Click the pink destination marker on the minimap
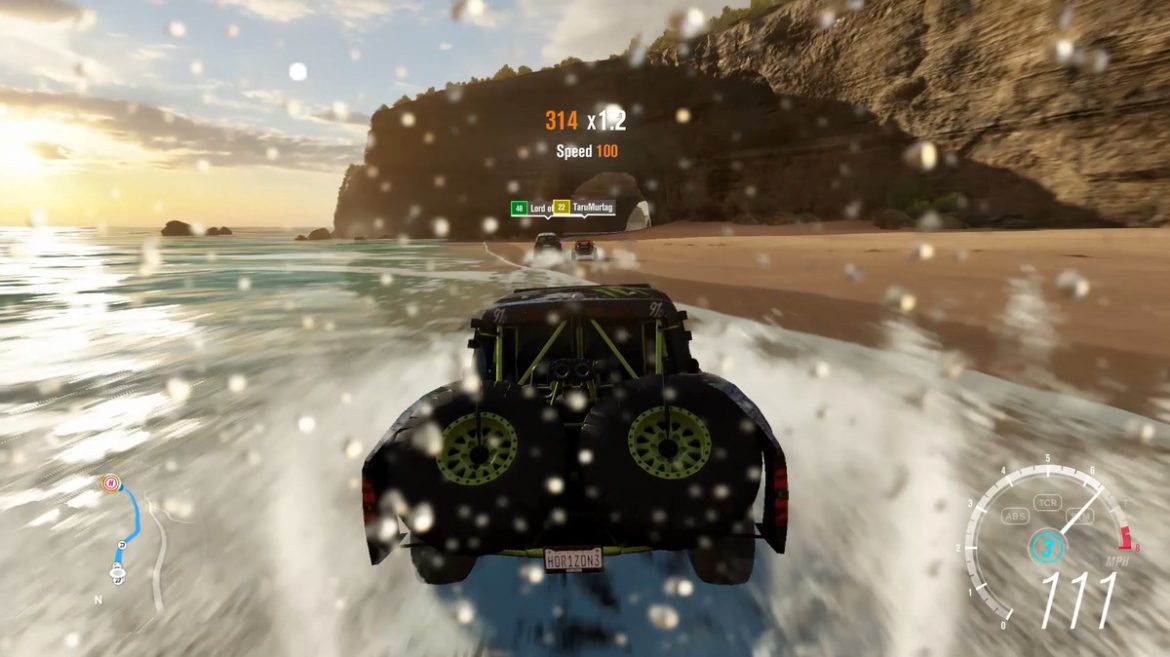Image resolution: width=1170 pixels, height=657 pixels. click(108, 483)
